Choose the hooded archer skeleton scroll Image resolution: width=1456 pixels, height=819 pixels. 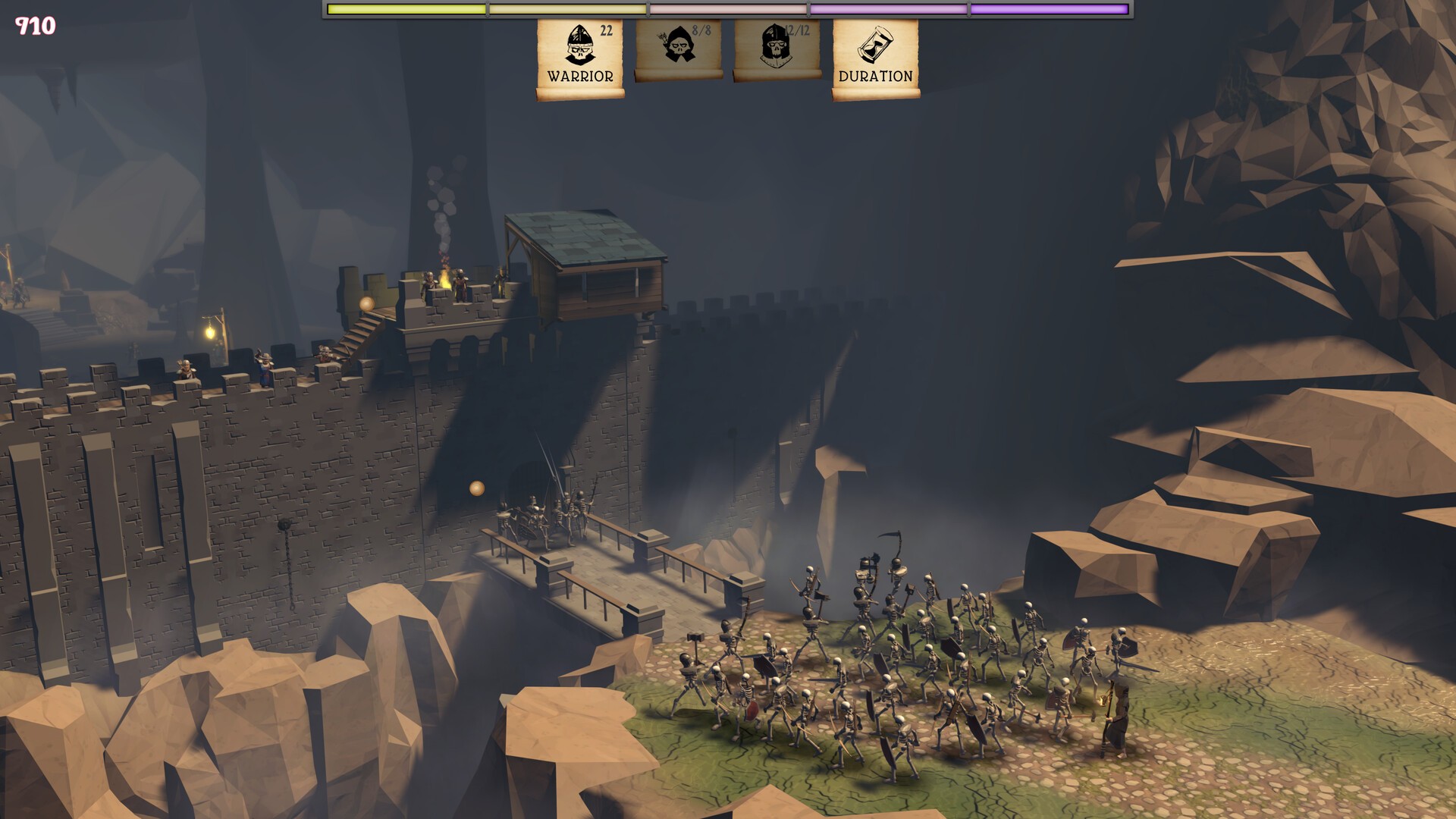point(679,49)
